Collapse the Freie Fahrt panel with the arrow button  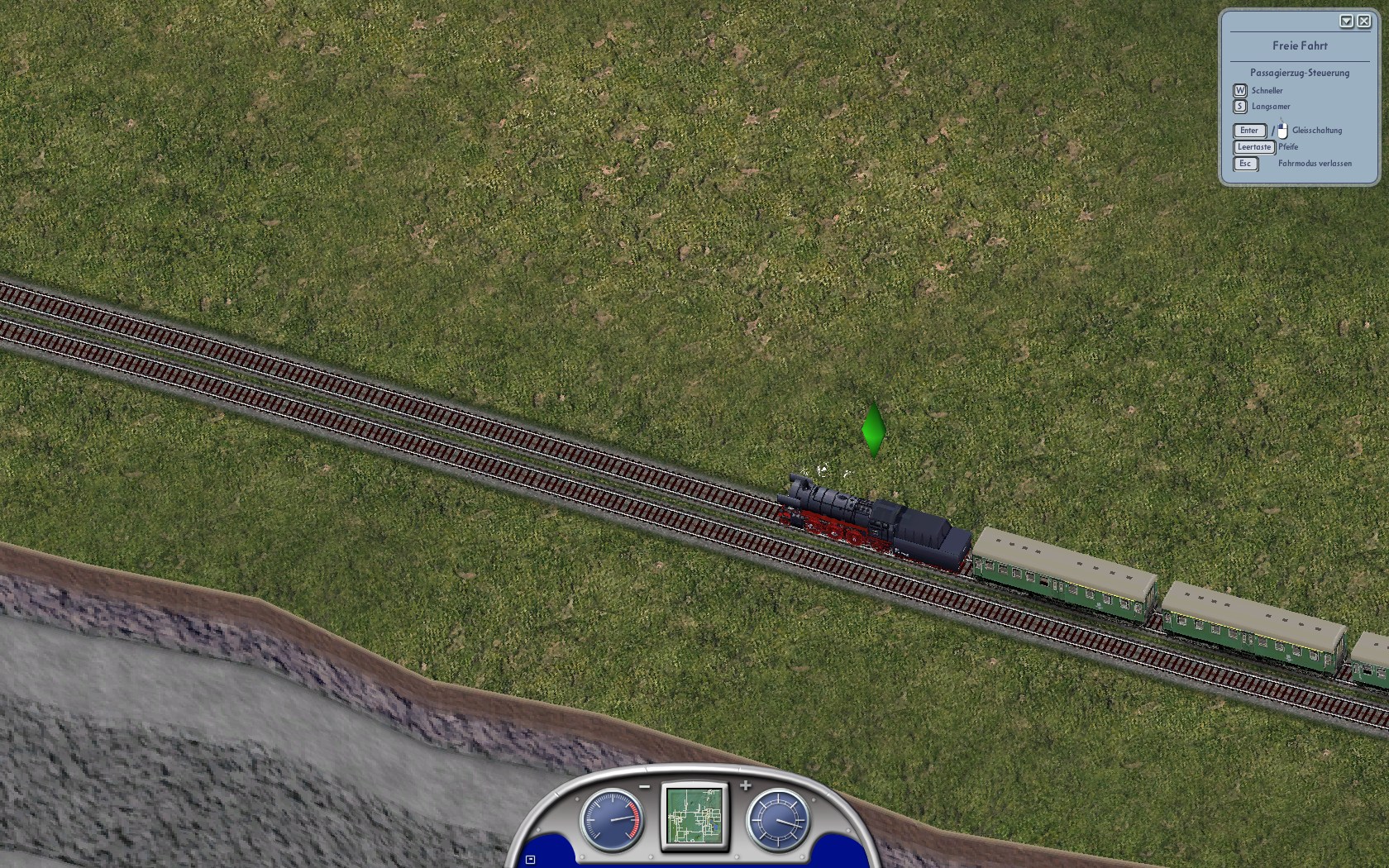pos(1346,21)
